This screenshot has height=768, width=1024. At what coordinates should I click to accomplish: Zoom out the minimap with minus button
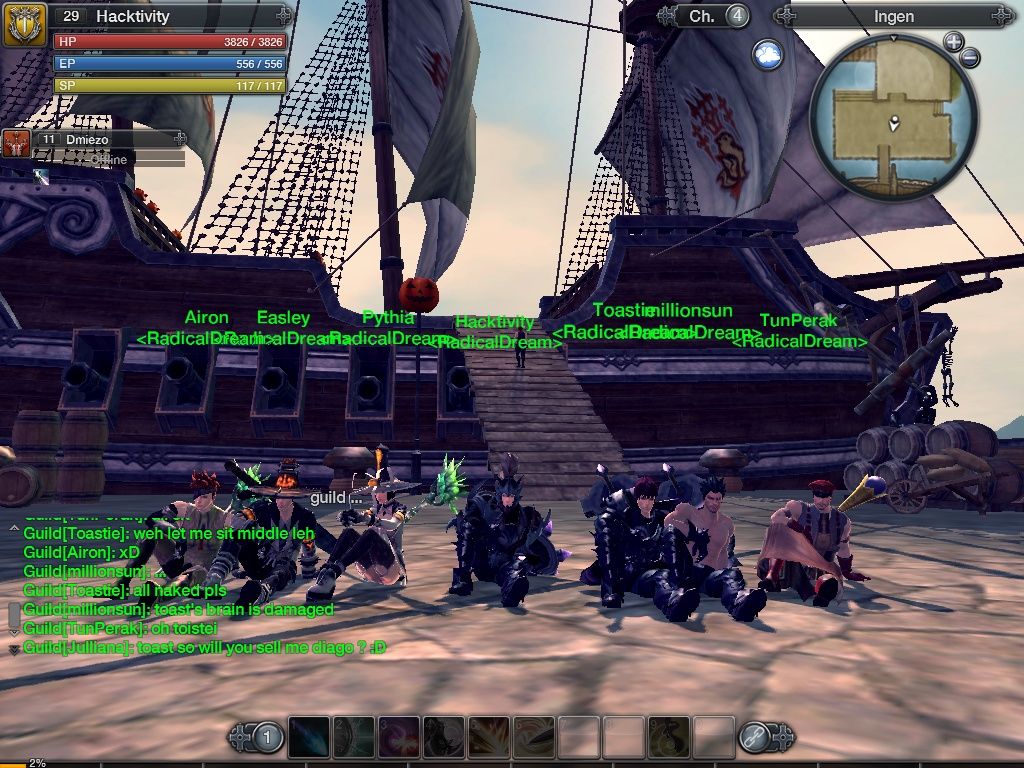[969, 58]
